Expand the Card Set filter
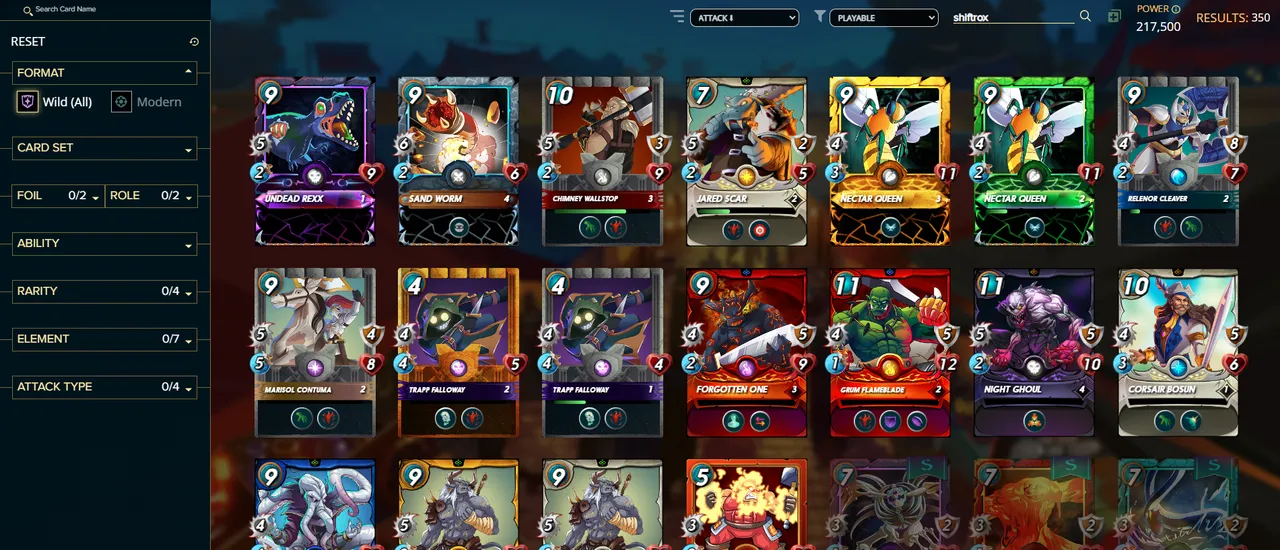Screen dimensions: 1280x550 point(104,148)
